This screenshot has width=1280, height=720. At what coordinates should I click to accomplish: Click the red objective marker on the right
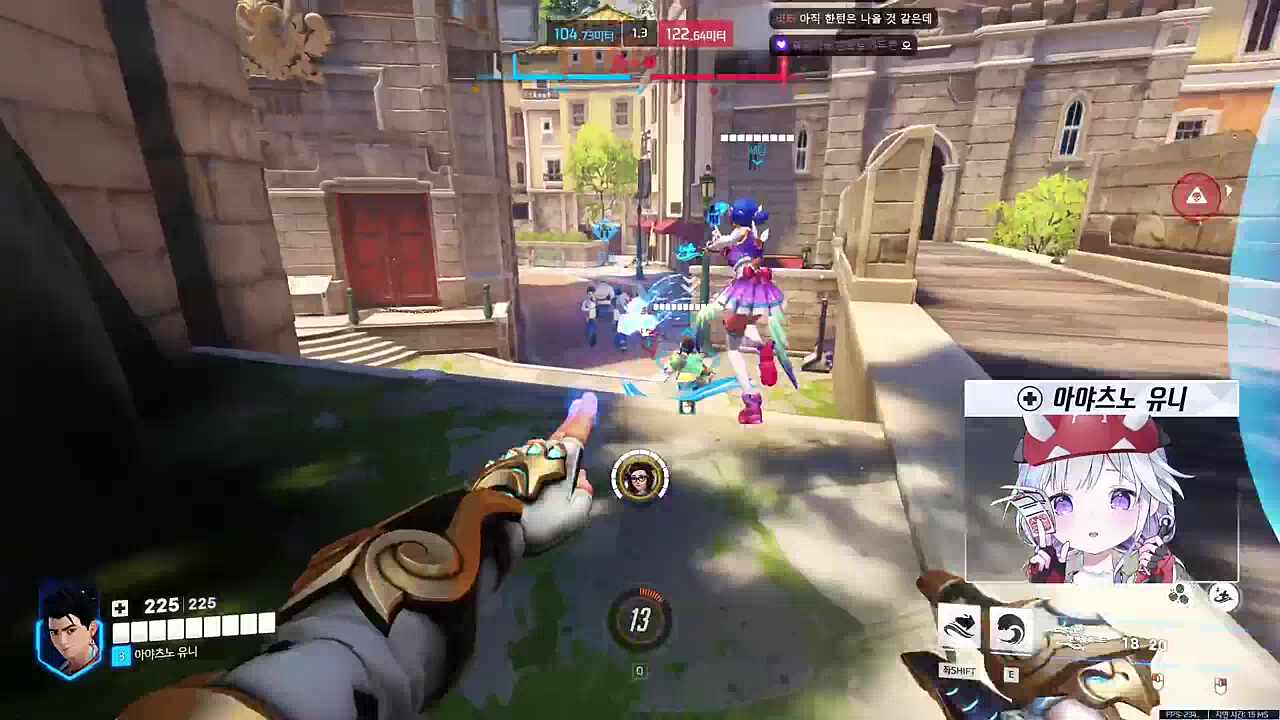click(1199, 196)
